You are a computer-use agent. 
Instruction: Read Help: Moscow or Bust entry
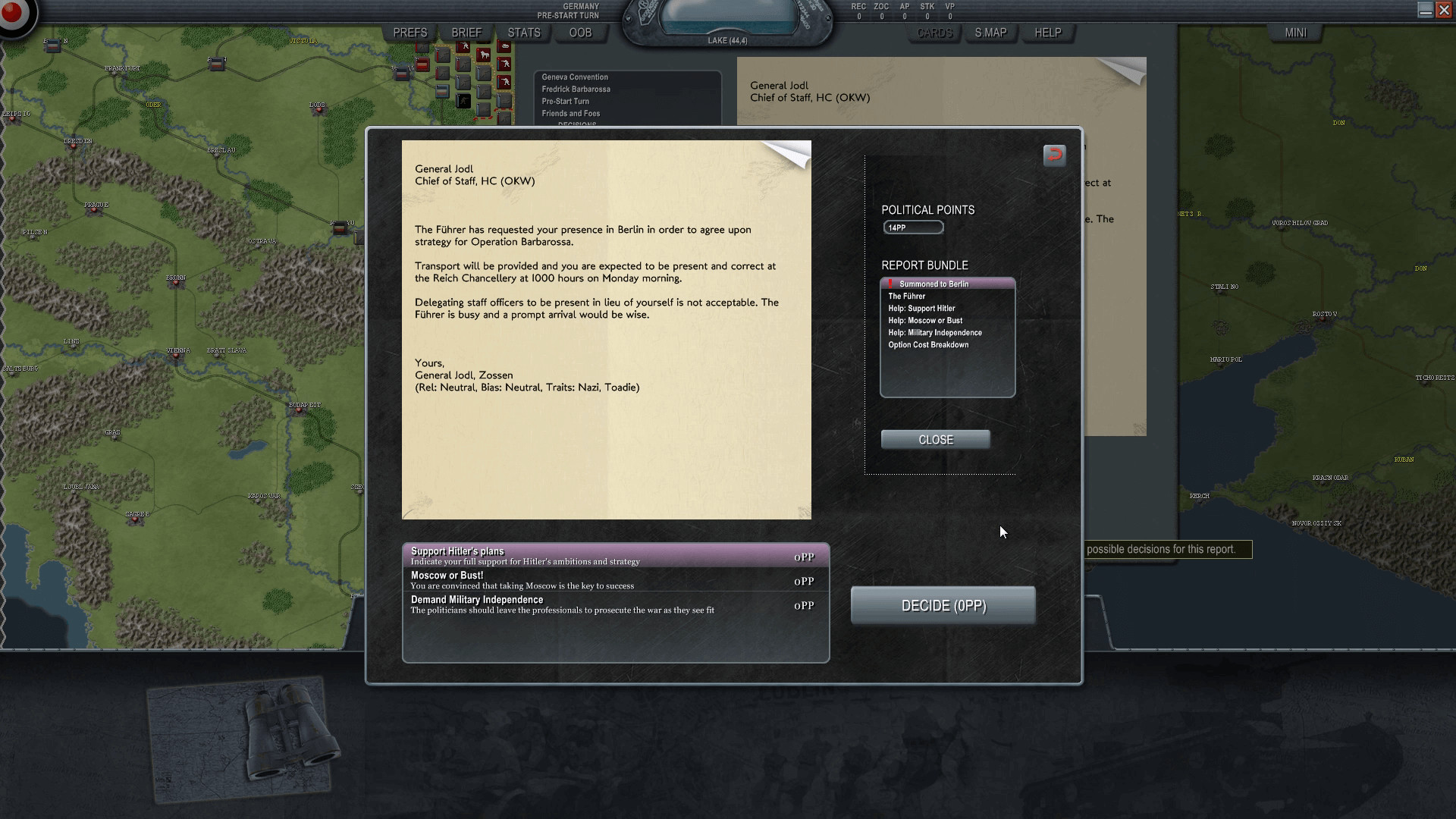pos(925,321)
